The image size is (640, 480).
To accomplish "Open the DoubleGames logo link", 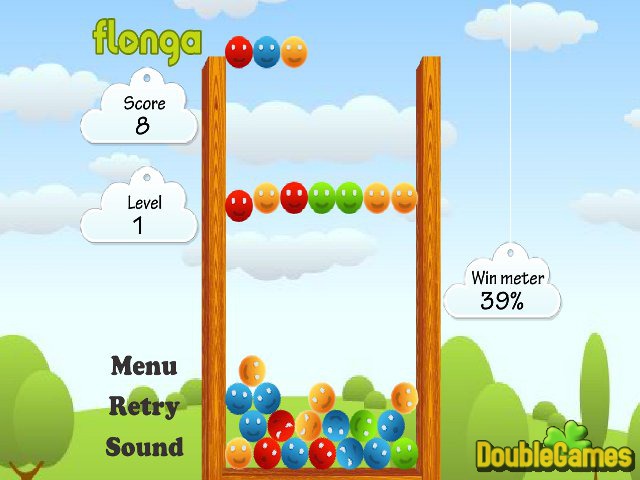I will (x=553, y=454).
